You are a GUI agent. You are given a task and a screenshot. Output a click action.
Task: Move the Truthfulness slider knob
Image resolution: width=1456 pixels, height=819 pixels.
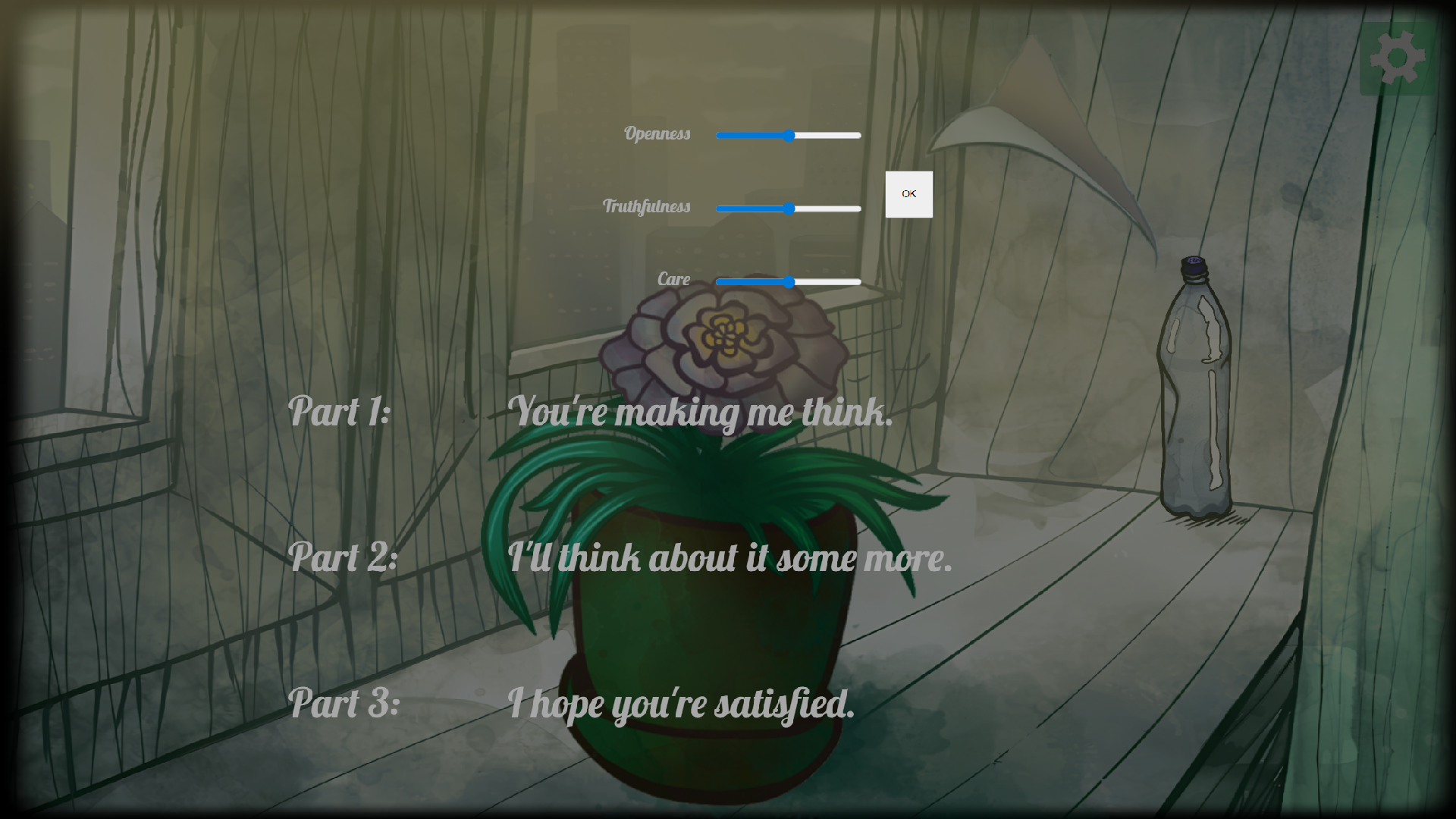(x=790, y=208)
